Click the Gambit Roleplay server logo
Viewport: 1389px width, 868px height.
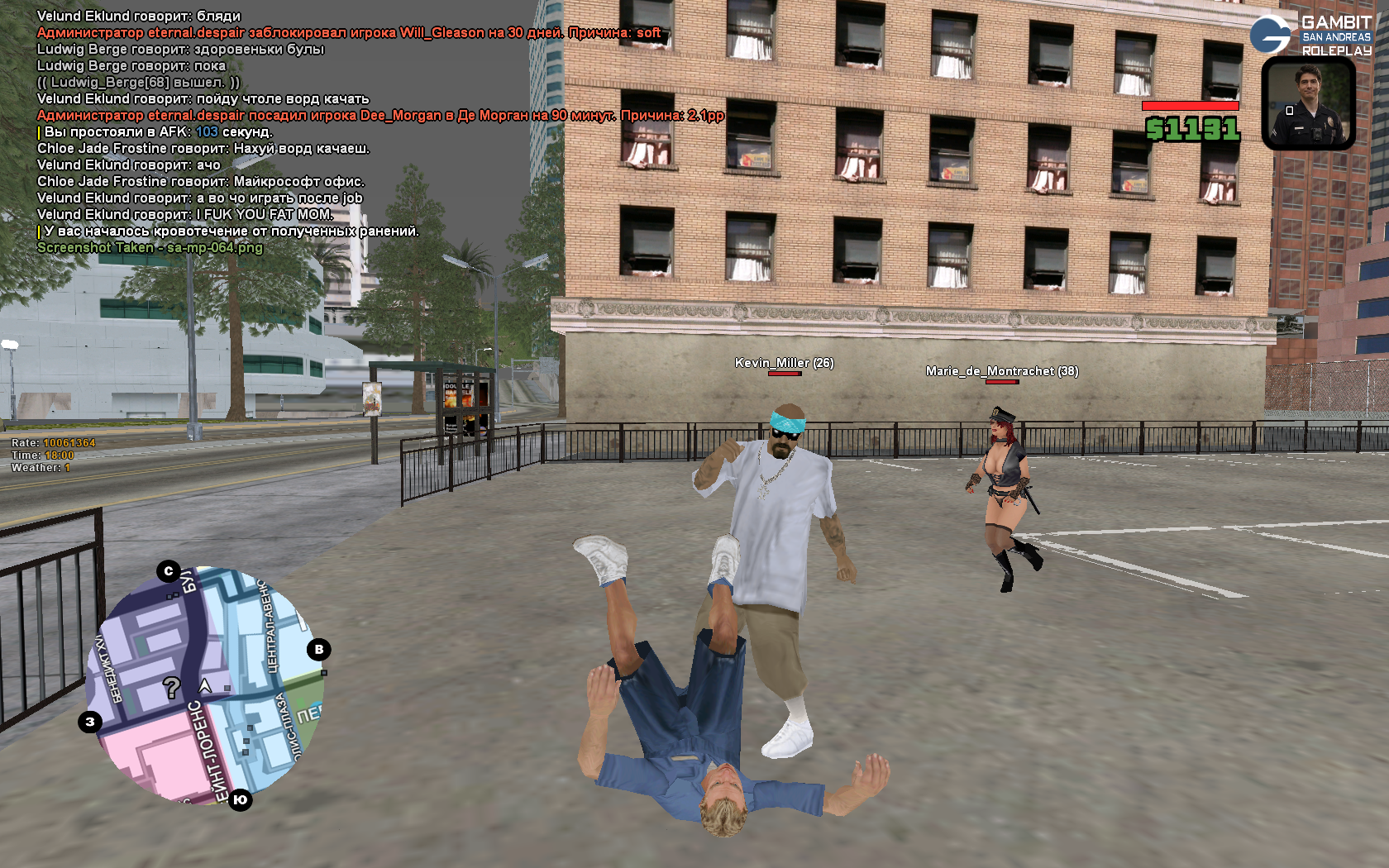point(1310,35)
